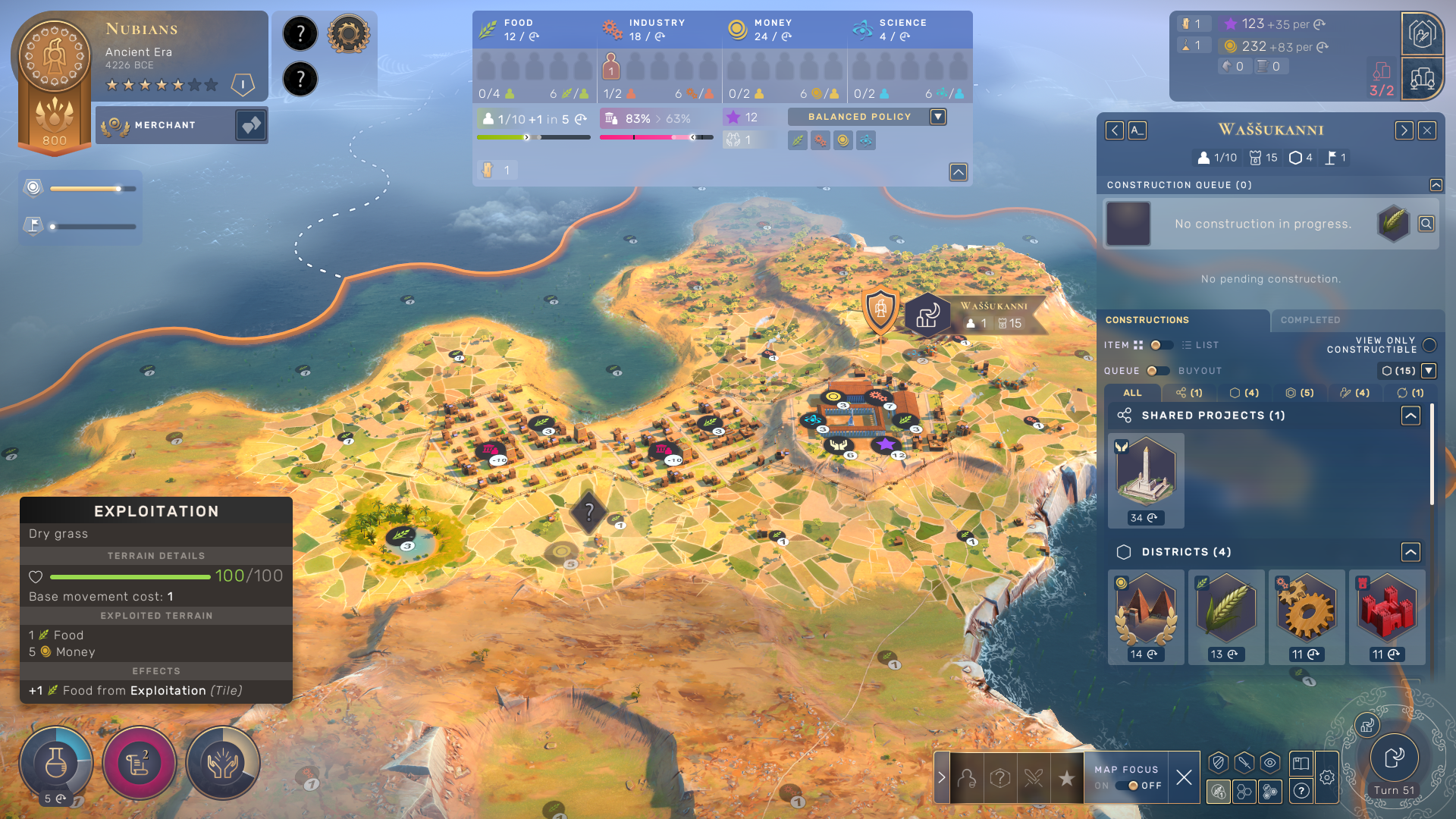Image resolution: width=1456 pixels, height=819 pixels.
Task: Open the Balanced Policy dropdown
Action: 938,117
